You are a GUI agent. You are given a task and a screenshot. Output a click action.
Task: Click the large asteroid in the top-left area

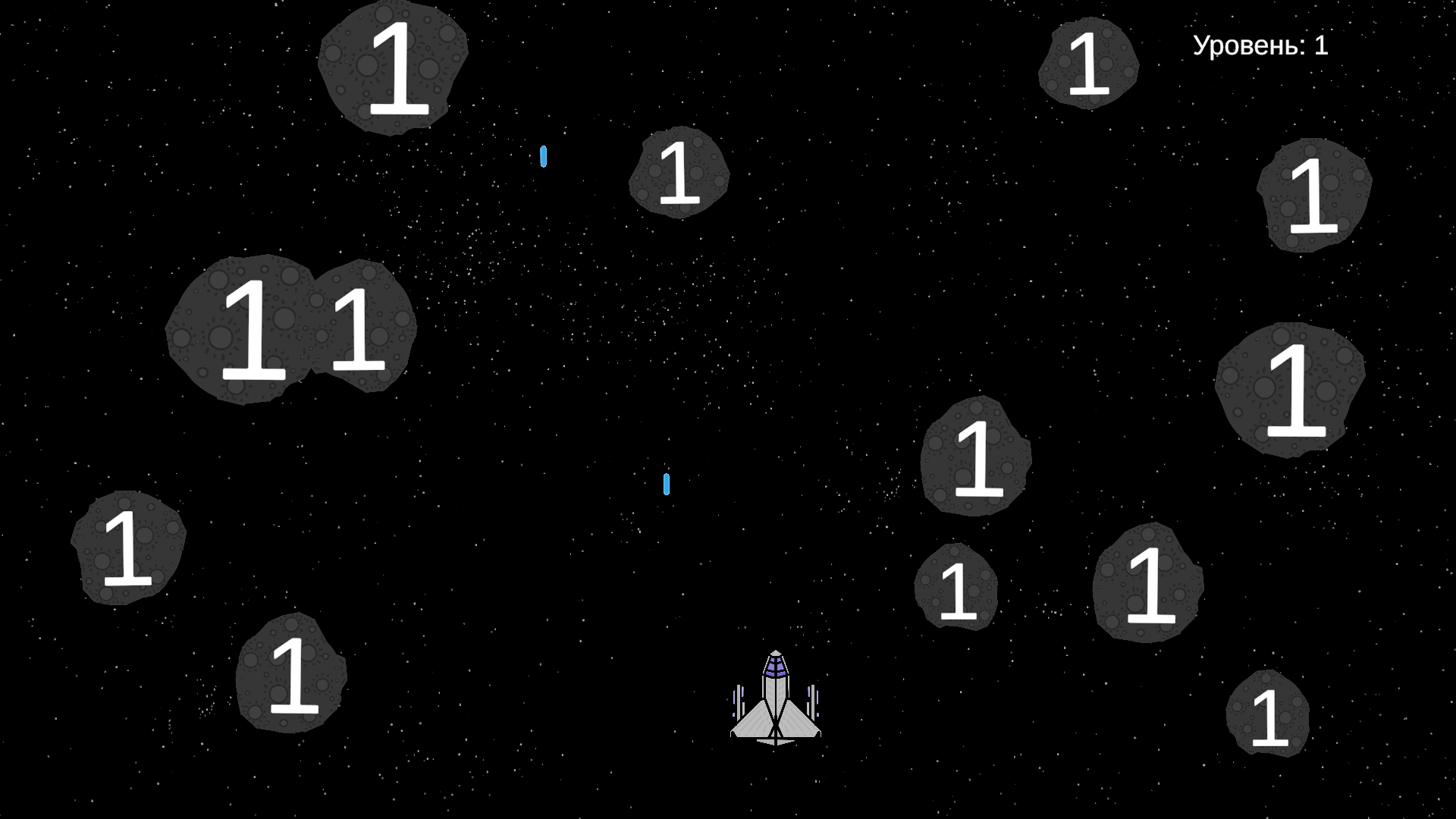tap(394, 68)
